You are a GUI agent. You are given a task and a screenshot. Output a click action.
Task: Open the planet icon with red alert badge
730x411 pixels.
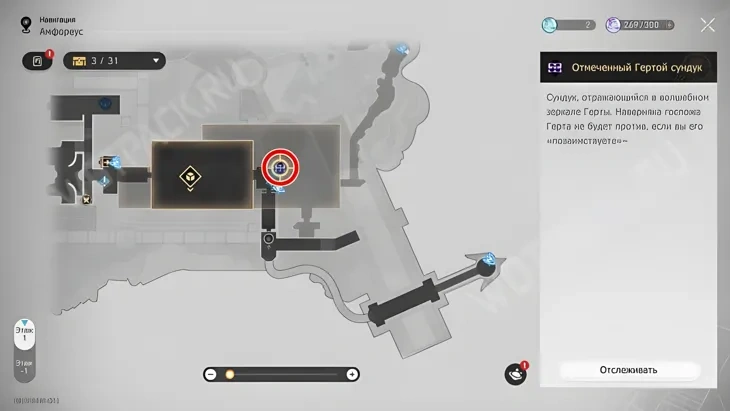[515, 374]
